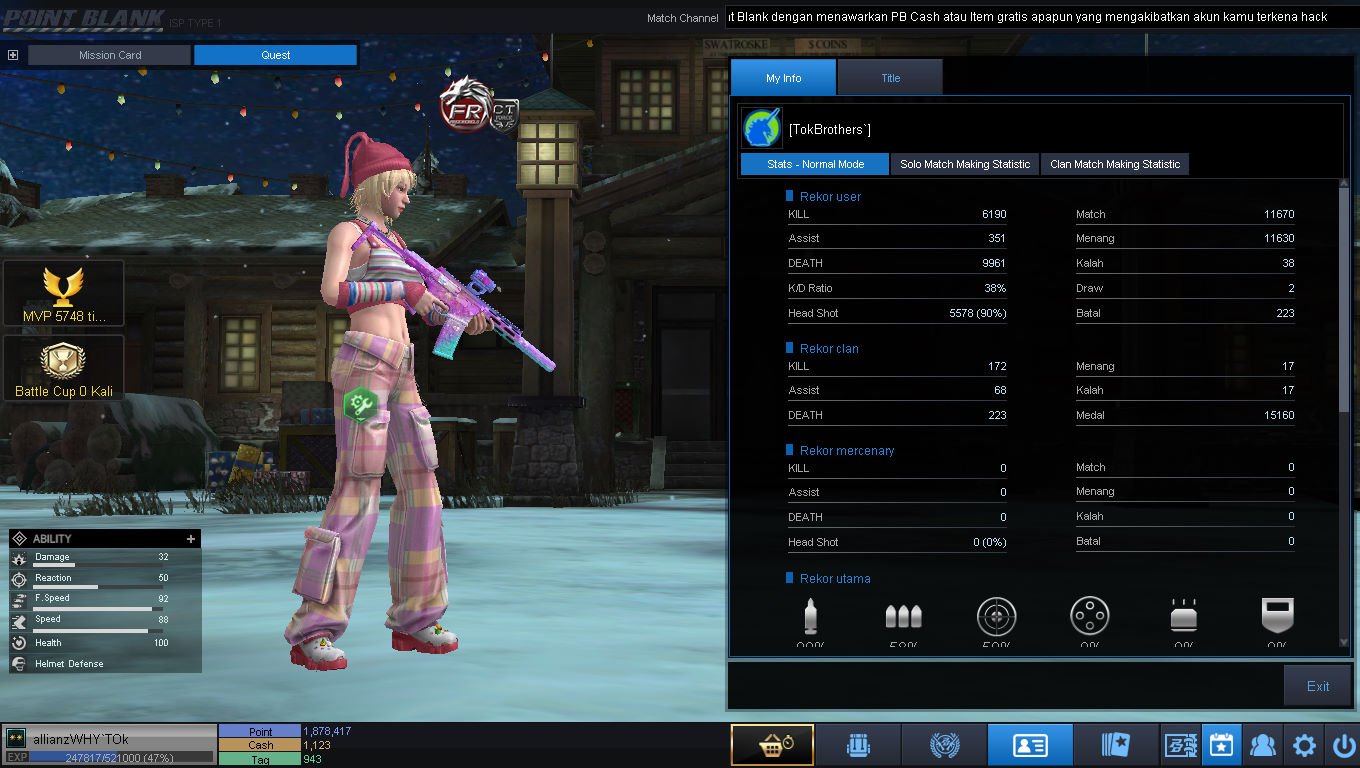Open the clan emblem menu
1360x768 pixels.
(x=944, y=745)
